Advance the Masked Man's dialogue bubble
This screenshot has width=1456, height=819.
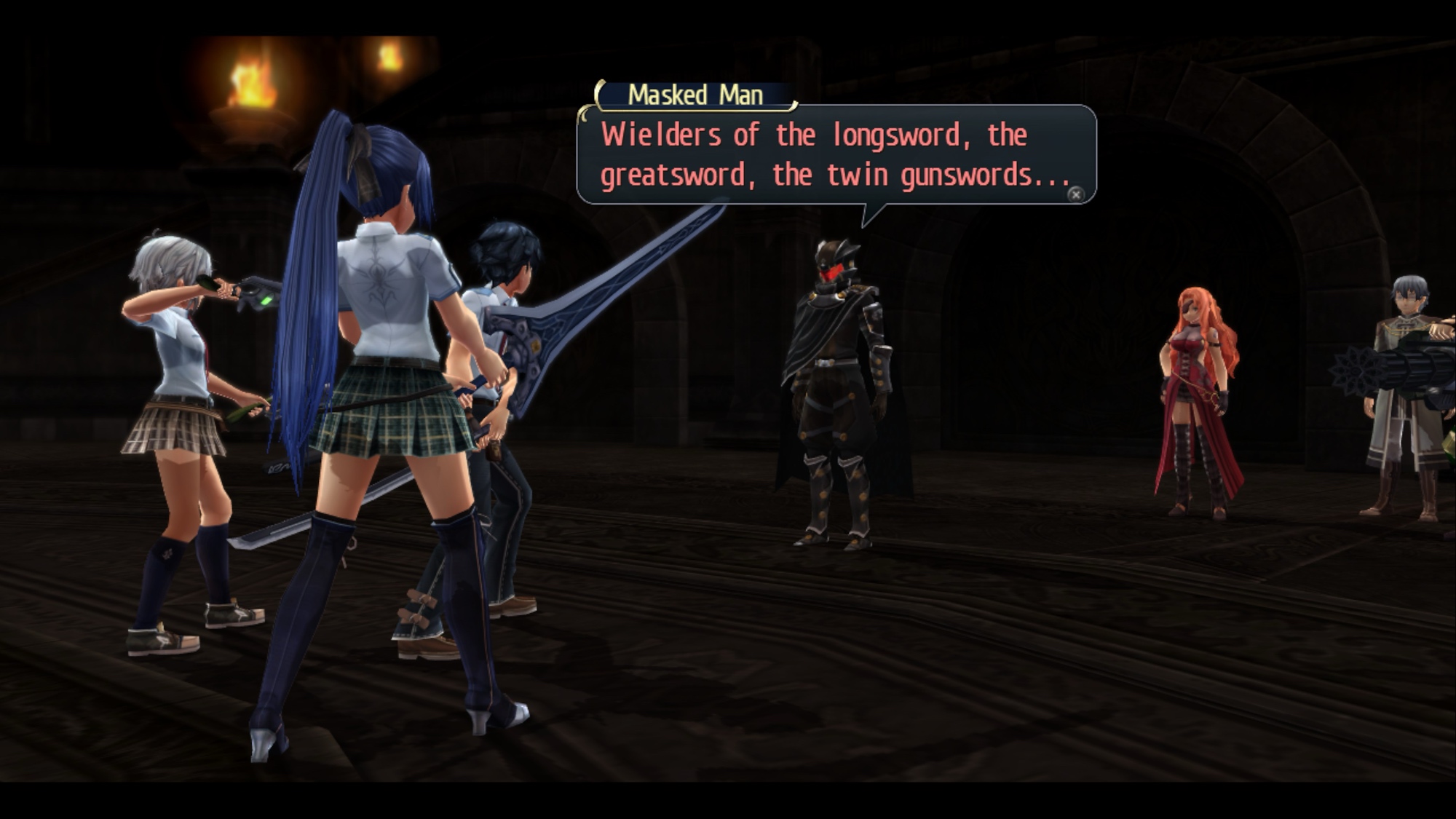1075,194
